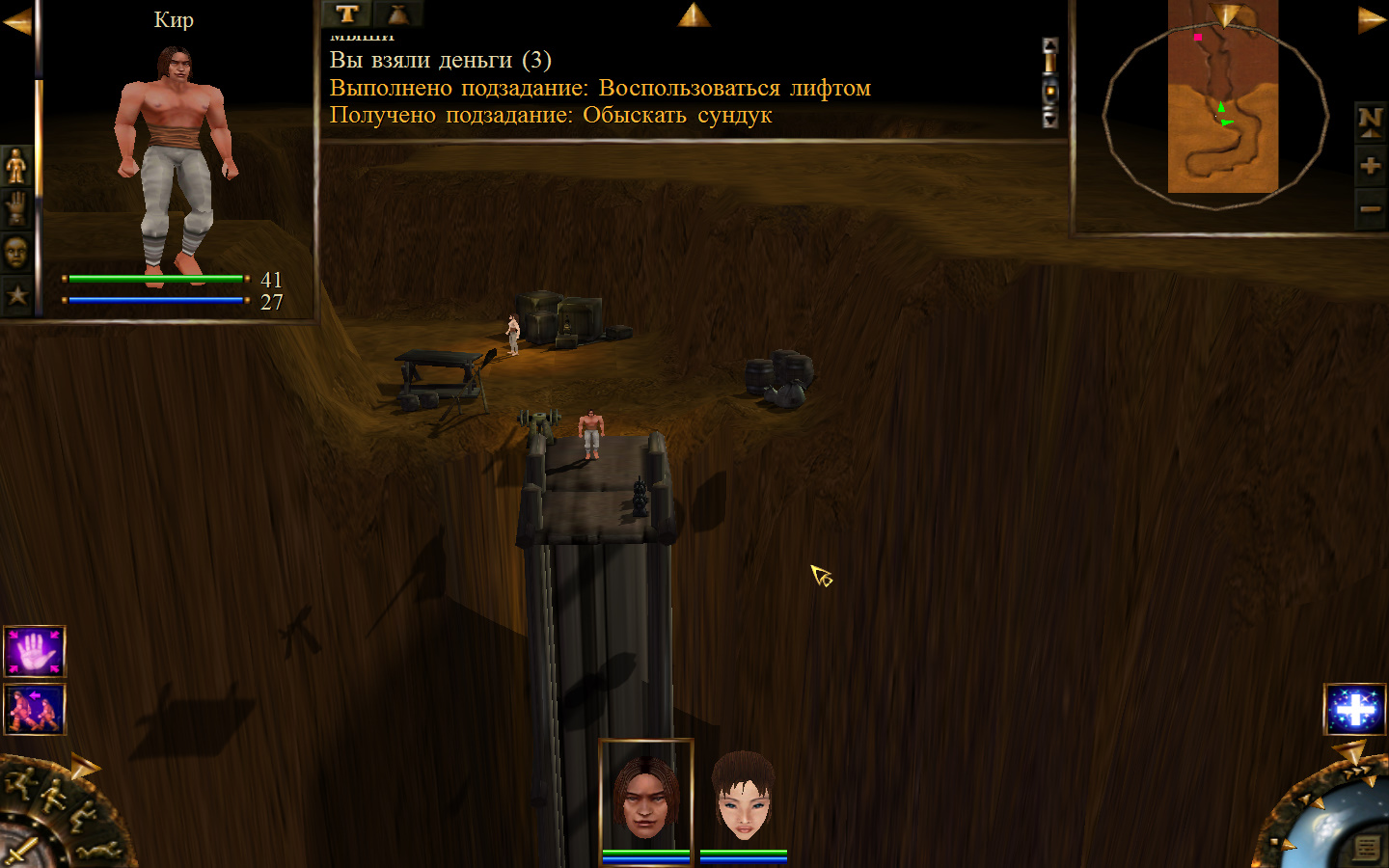1389x868 pixels.
Task: Zoom out the minimap with minus button
Action: (x=1370, y=208)
